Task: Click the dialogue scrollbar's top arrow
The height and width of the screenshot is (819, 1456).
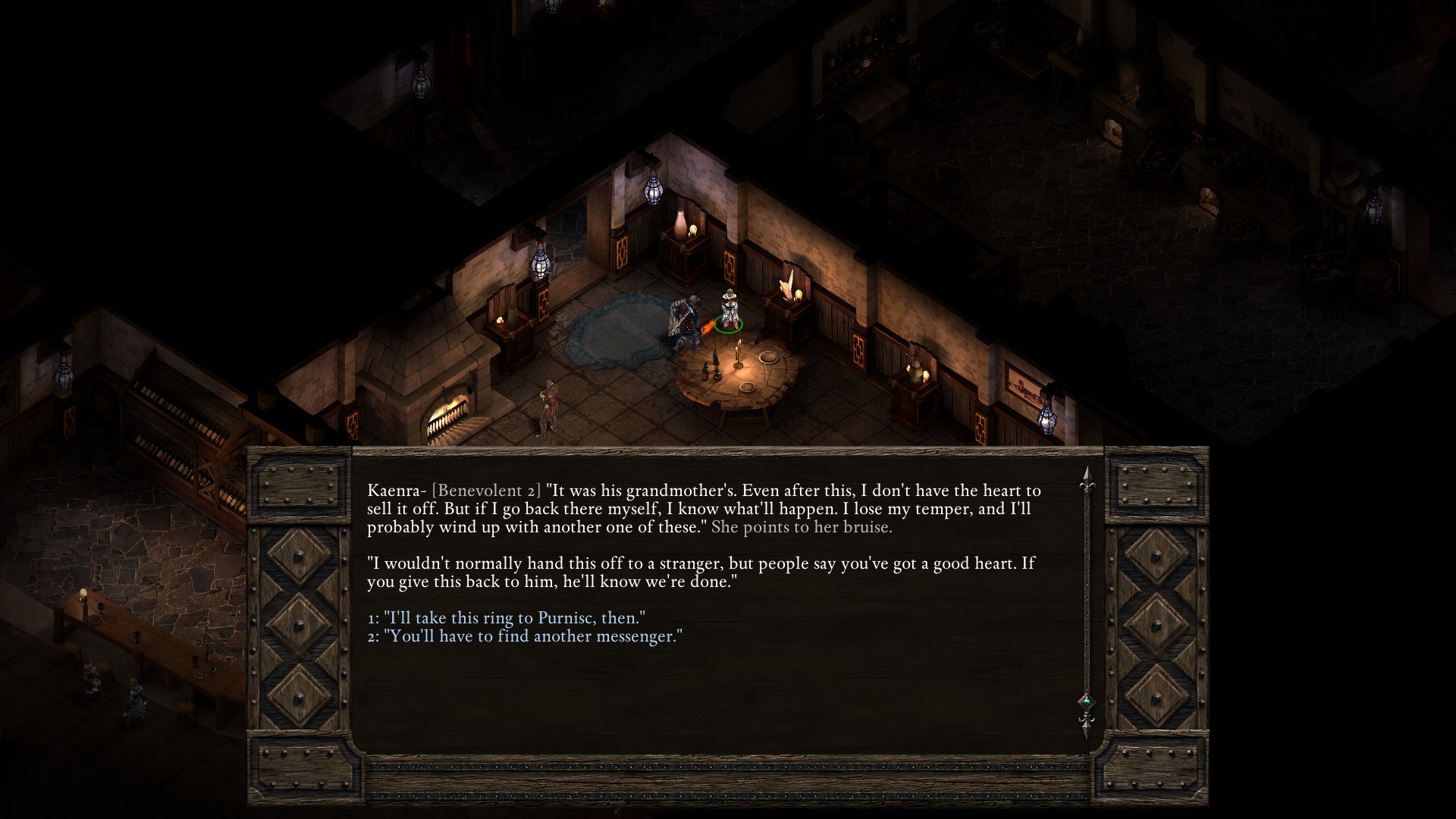Action: pyautogui.click(x=1086, y=476)
